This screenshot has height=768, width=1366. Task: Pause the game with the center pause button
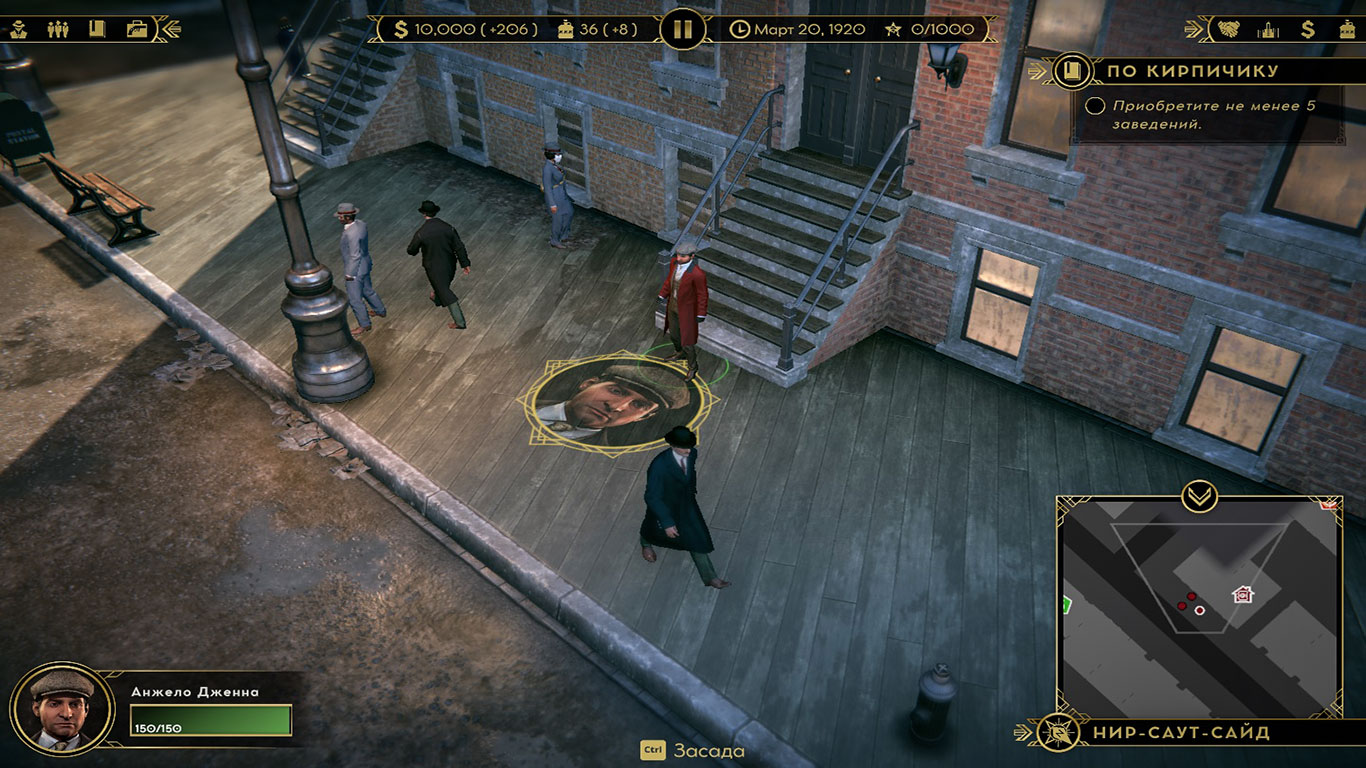tap(682, 29)
